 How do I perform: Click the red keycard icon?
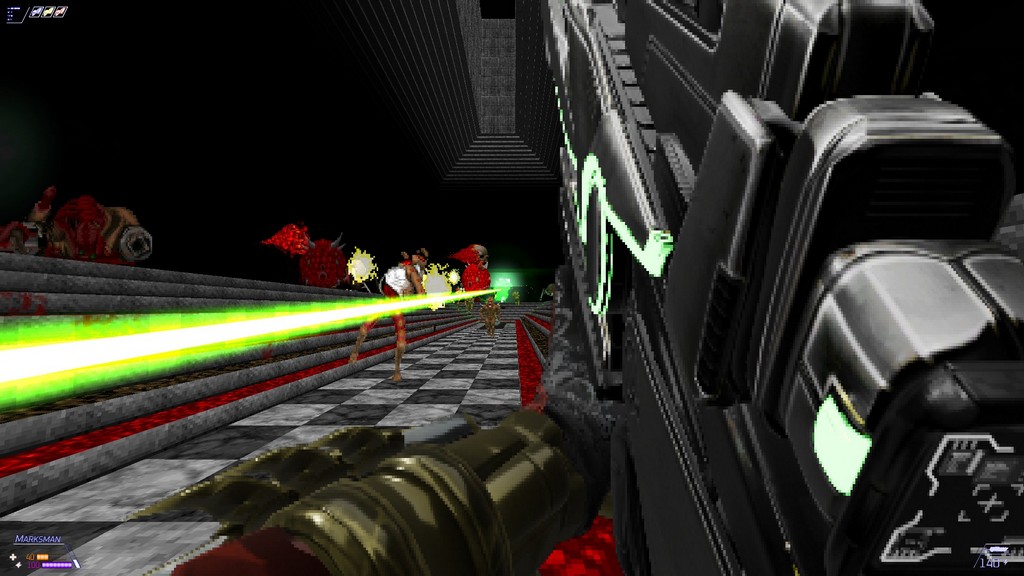point(60,12)
